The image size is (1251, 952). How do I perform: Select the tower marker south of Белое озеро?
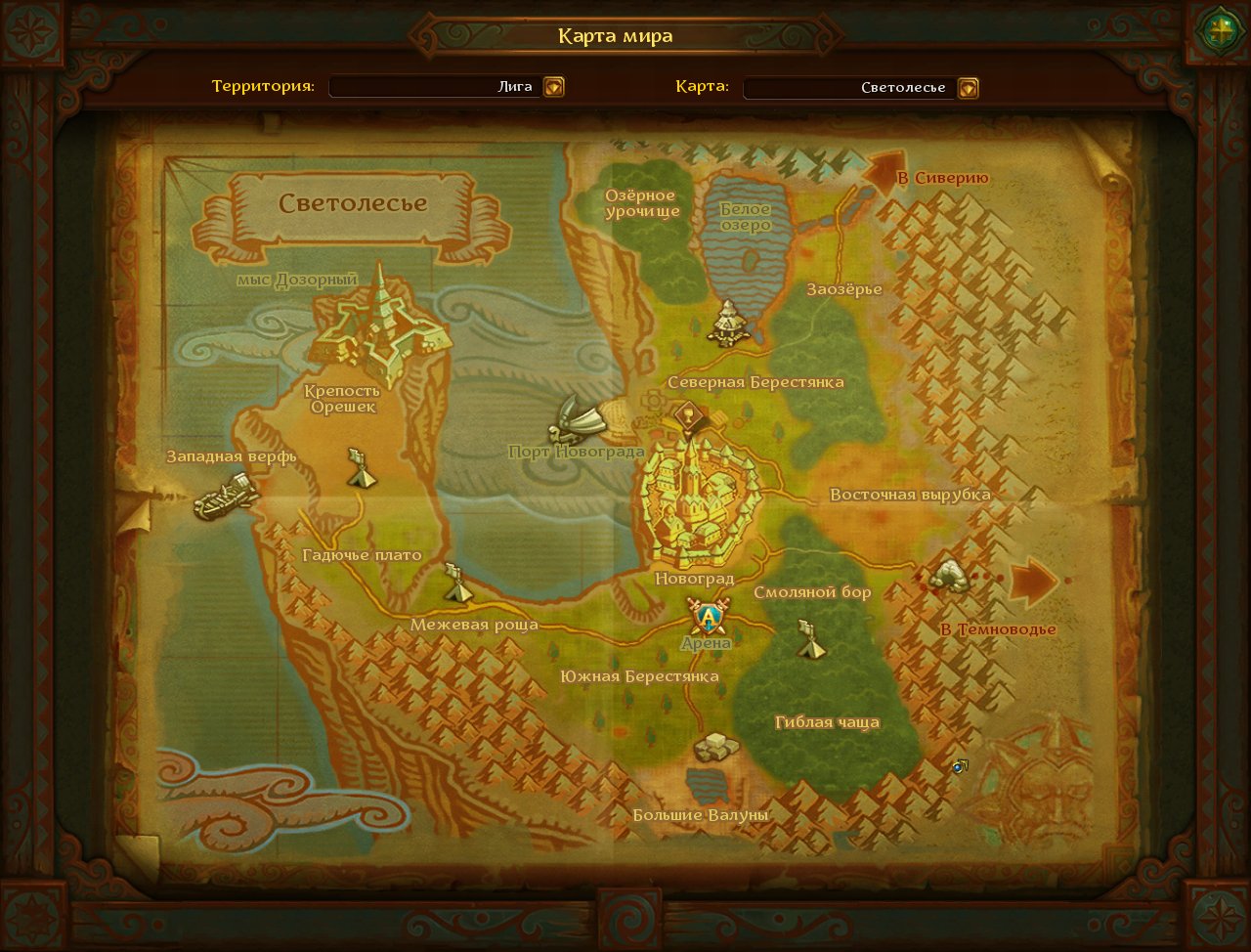[x=728, y=323]
